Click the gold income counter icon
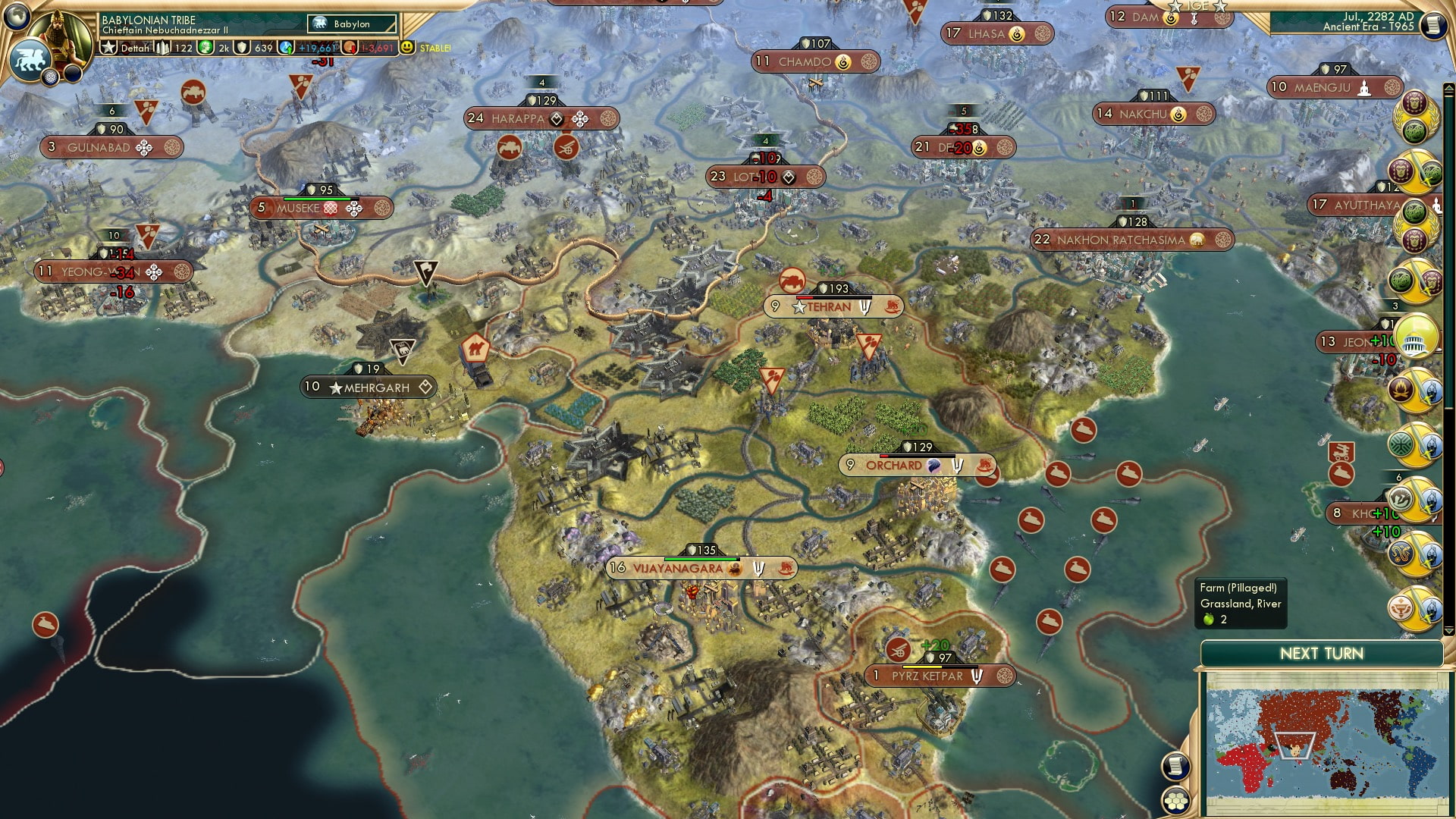This screenshot has width=1456, height=819. (348, 47)
